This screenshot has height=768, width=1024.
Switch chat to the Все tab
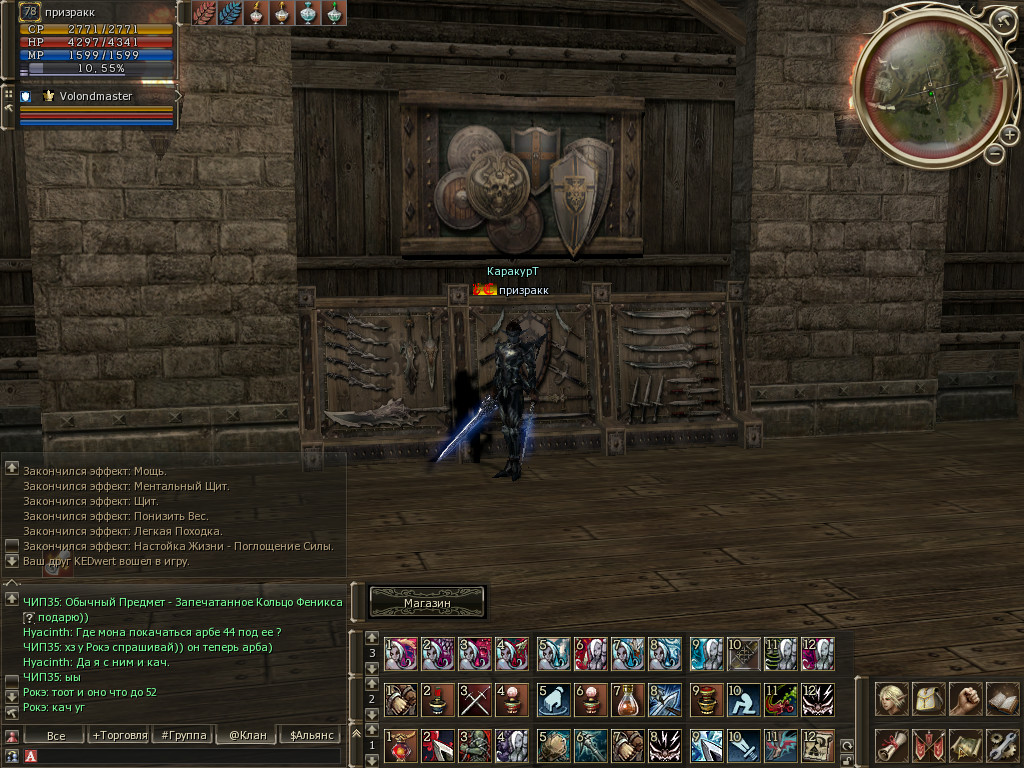[x=56, y=735]
